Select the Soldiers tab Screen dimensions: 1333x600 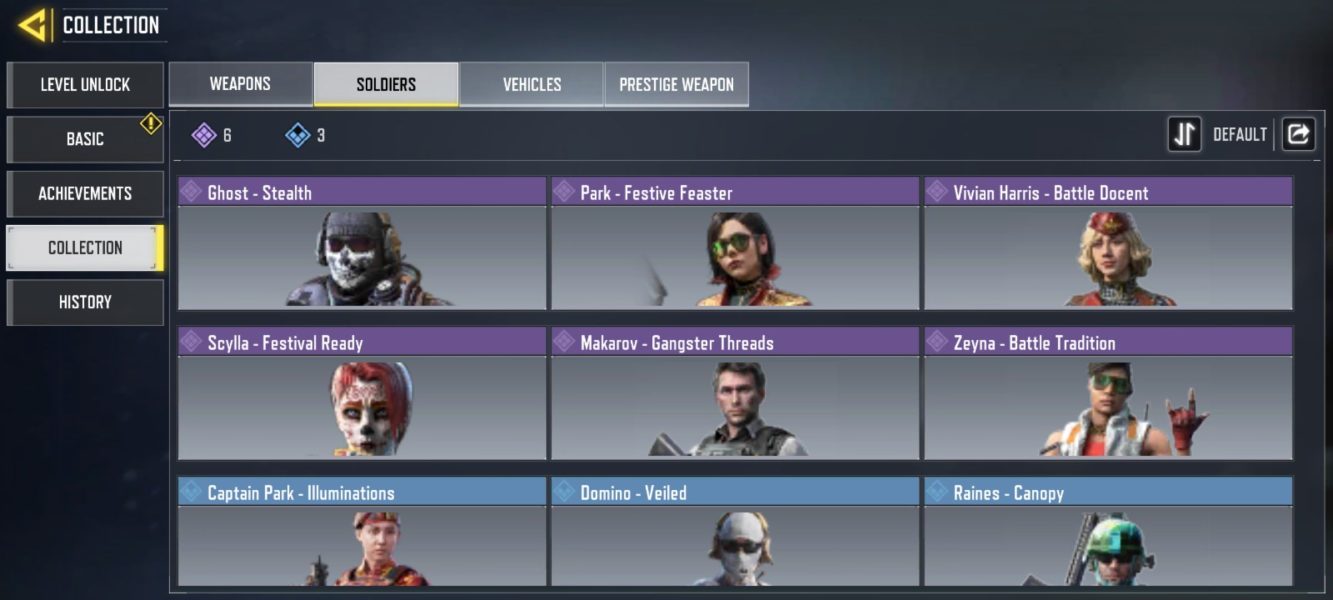[386, 84]
